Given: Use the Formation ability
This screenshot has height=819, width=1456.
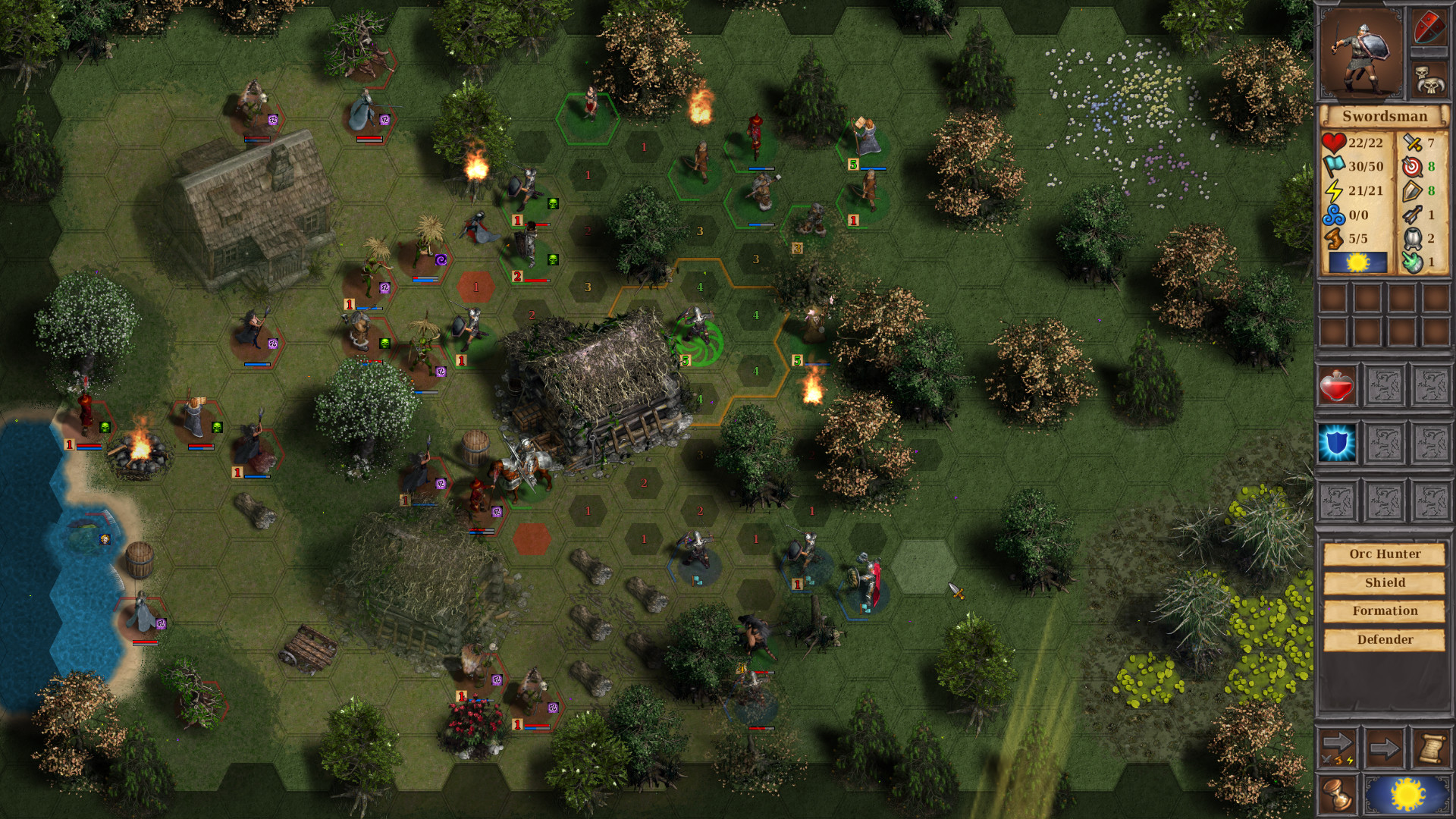Looking at the screenshot, I should coord(1383,610).
